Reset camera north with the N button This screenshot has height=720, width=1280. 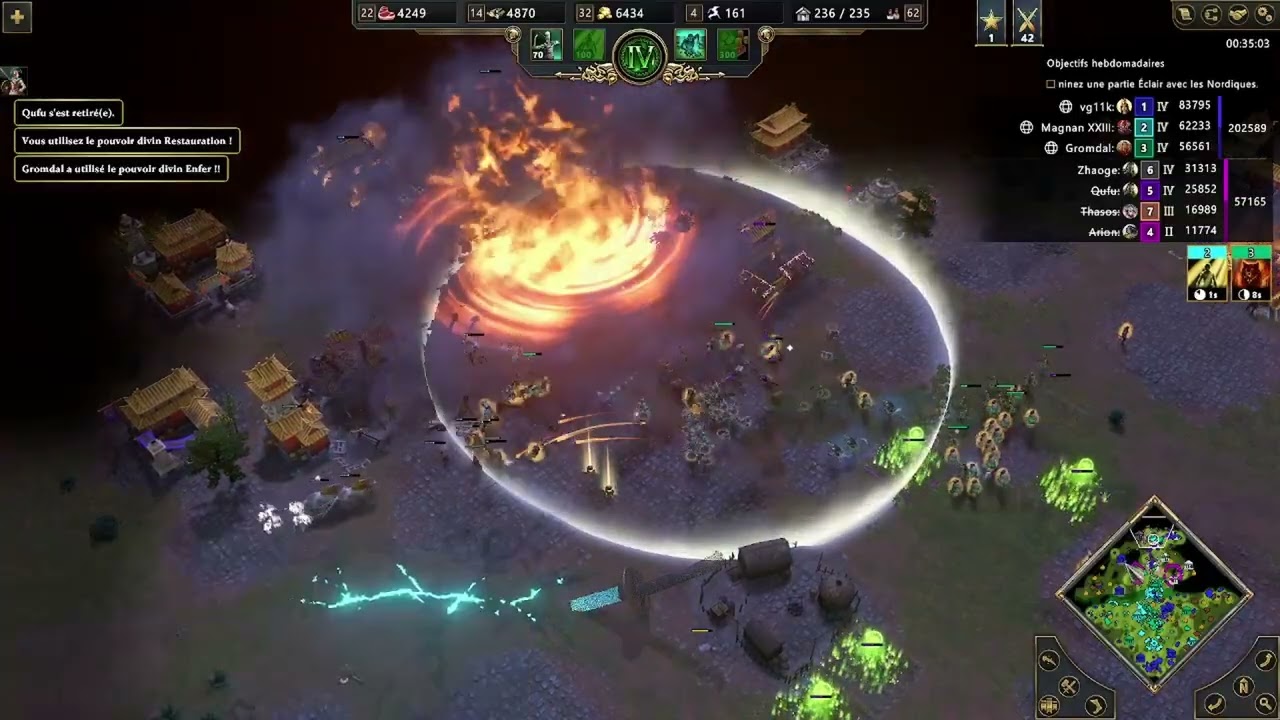1243,687
